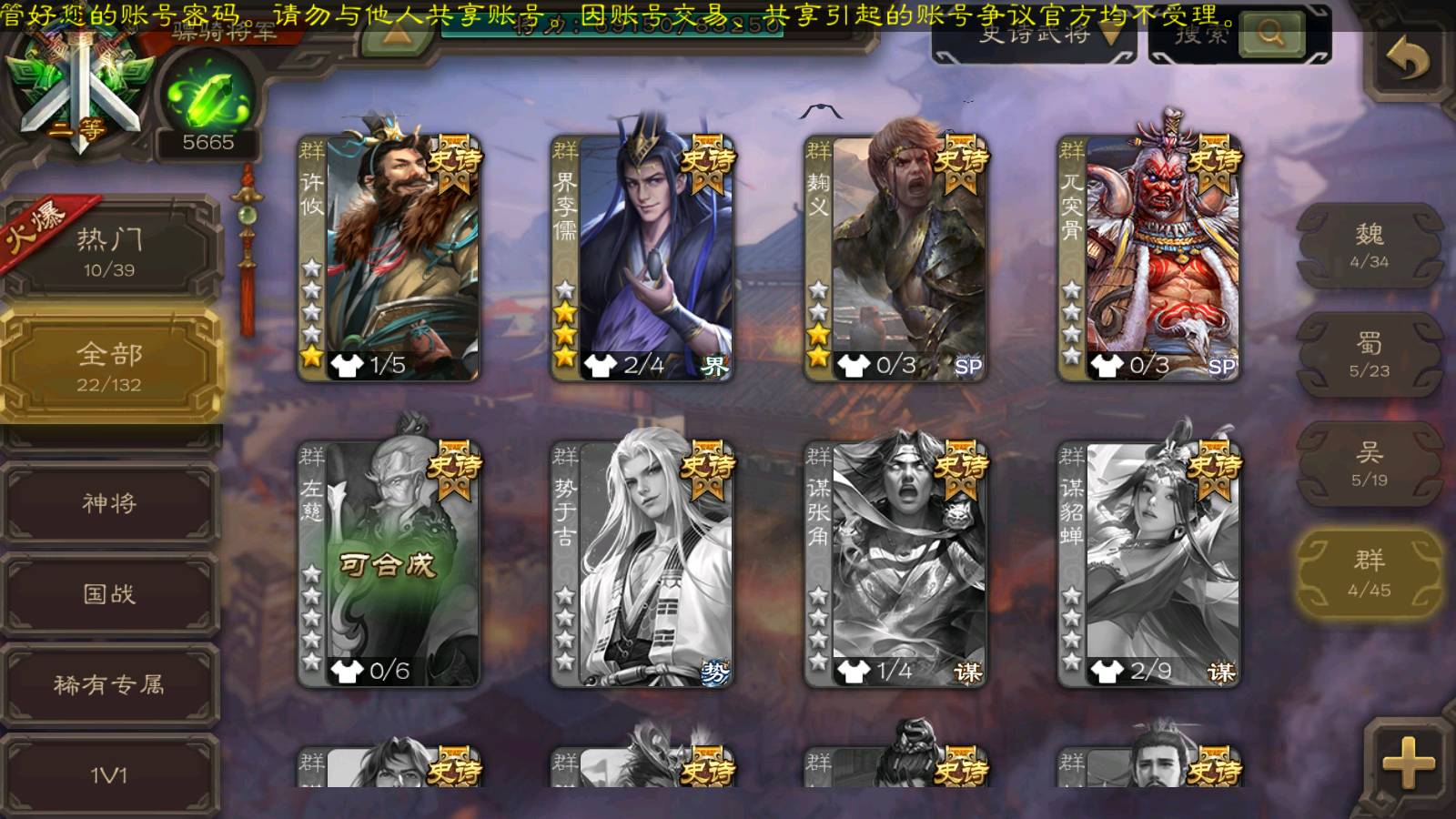Open the synthesizable 左慈 card
The image size is (1456, 819).
(x=389, y=564)
